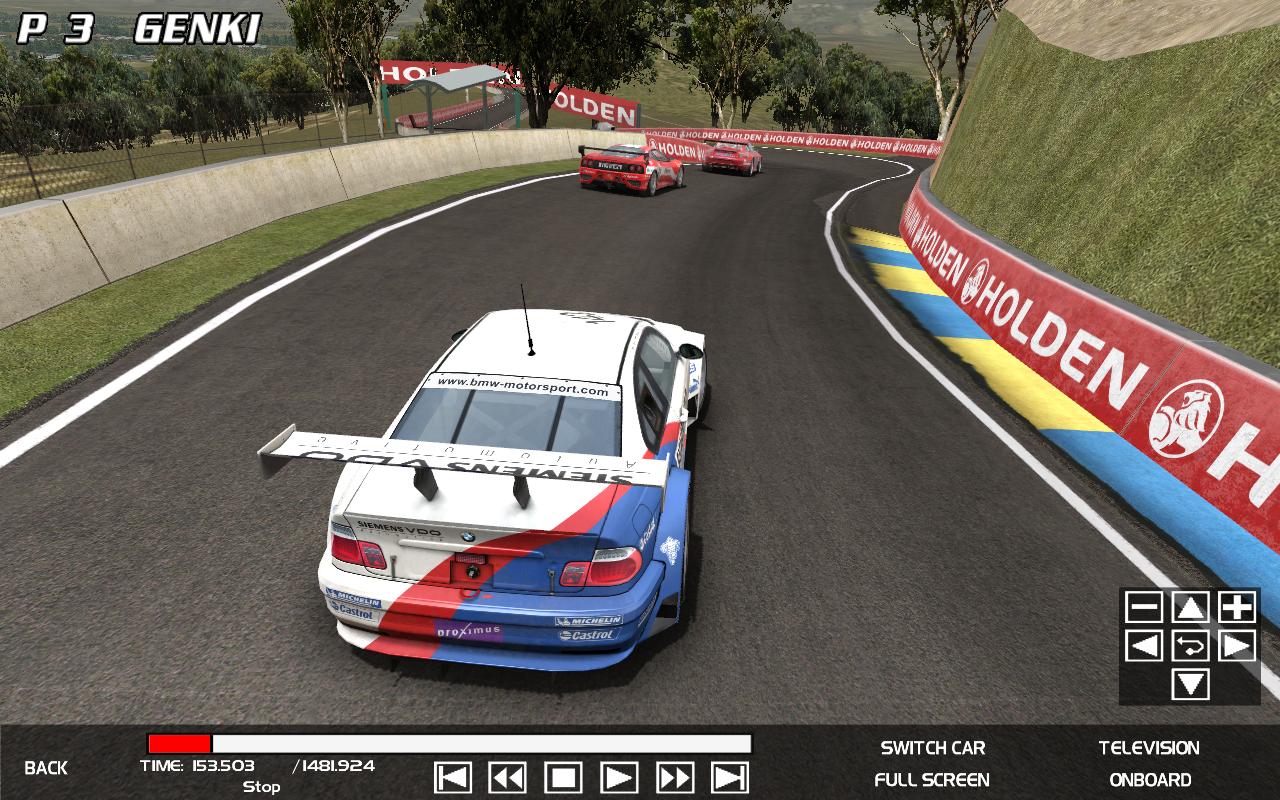
Task: Rewind the replay
Action: [508, 777]
